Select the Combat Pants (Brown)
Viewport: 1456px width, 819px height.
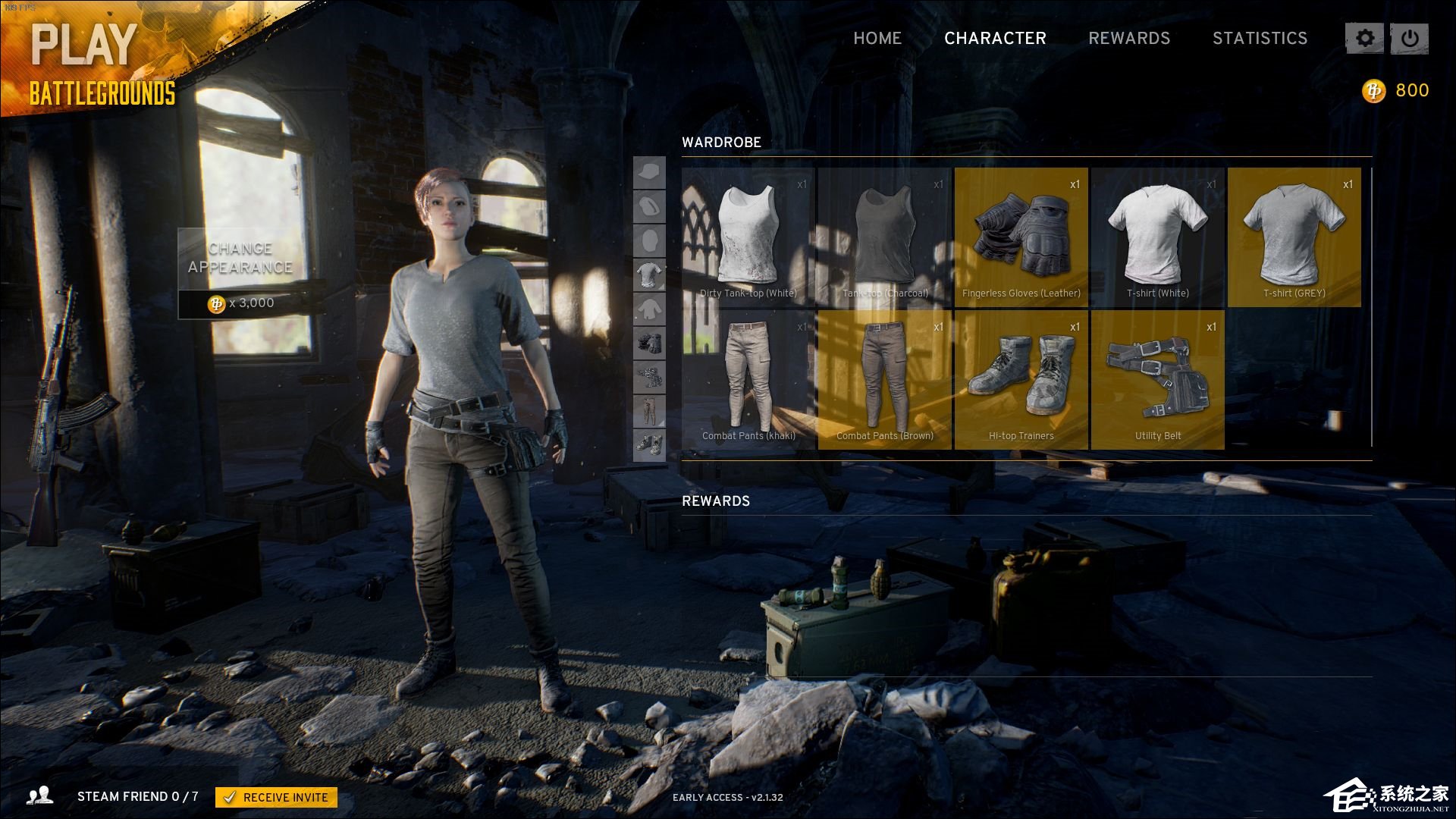coord(885,380)
